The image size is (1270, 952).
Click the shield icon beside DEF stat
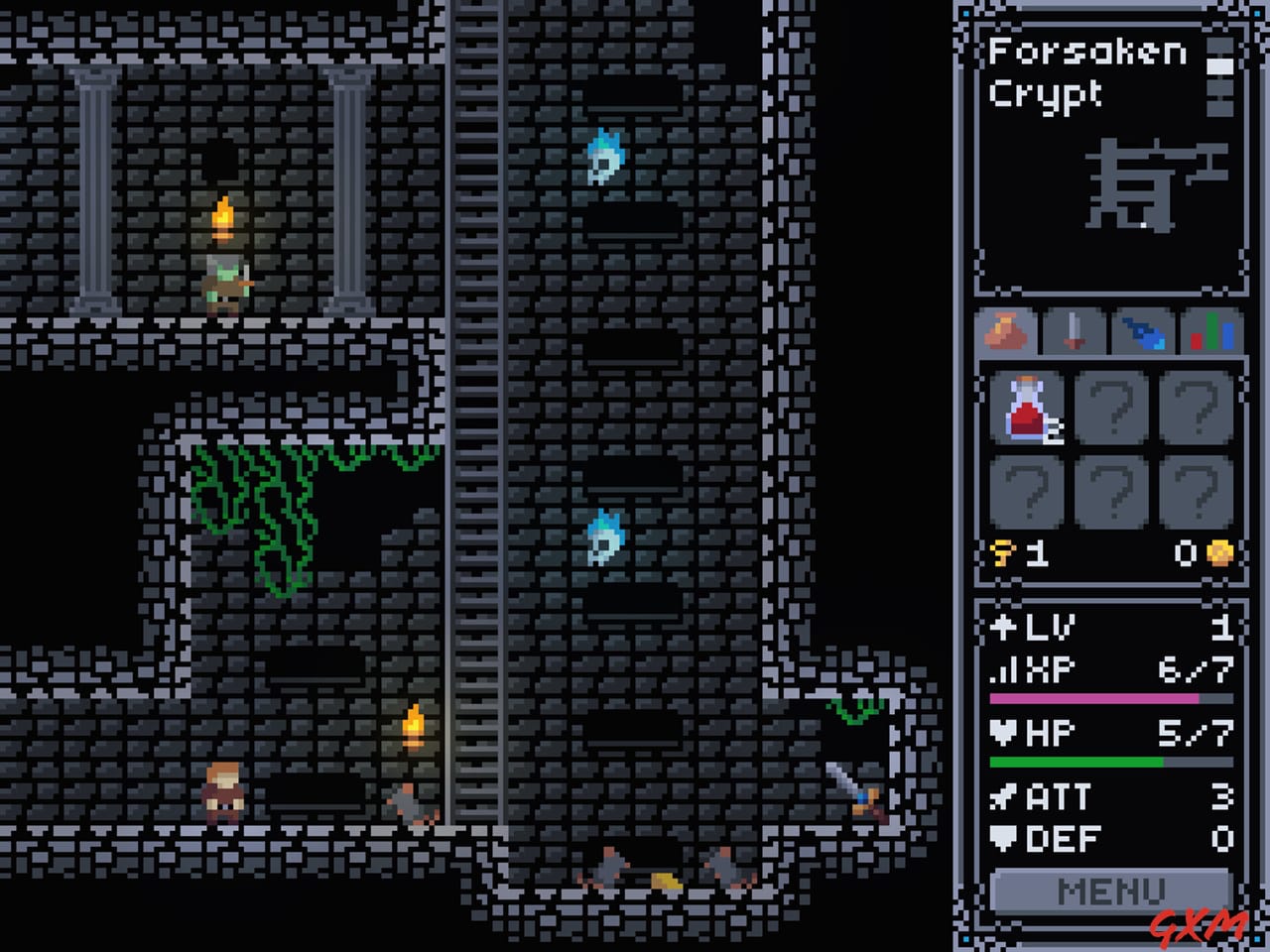[1003, 840]
